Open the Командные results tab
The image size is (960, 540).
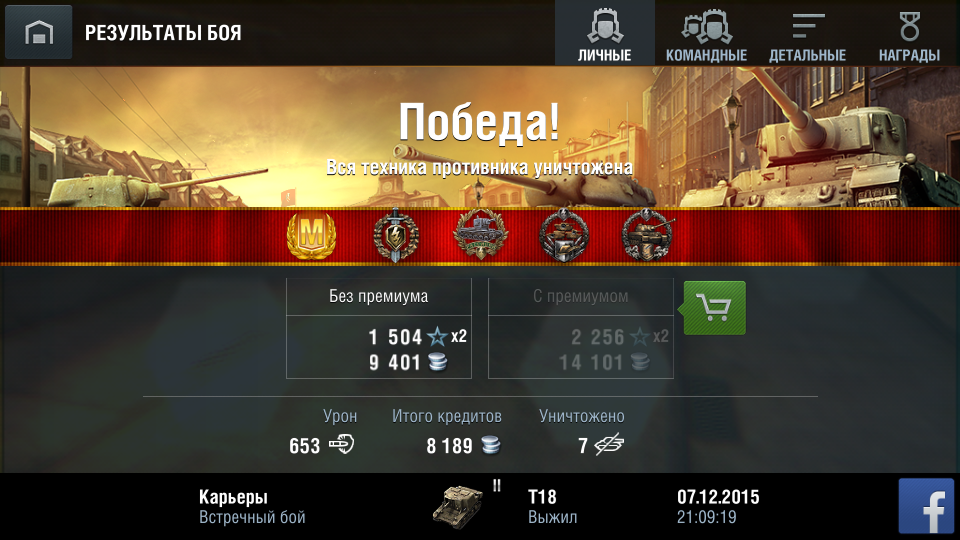(x=706, y=33)
